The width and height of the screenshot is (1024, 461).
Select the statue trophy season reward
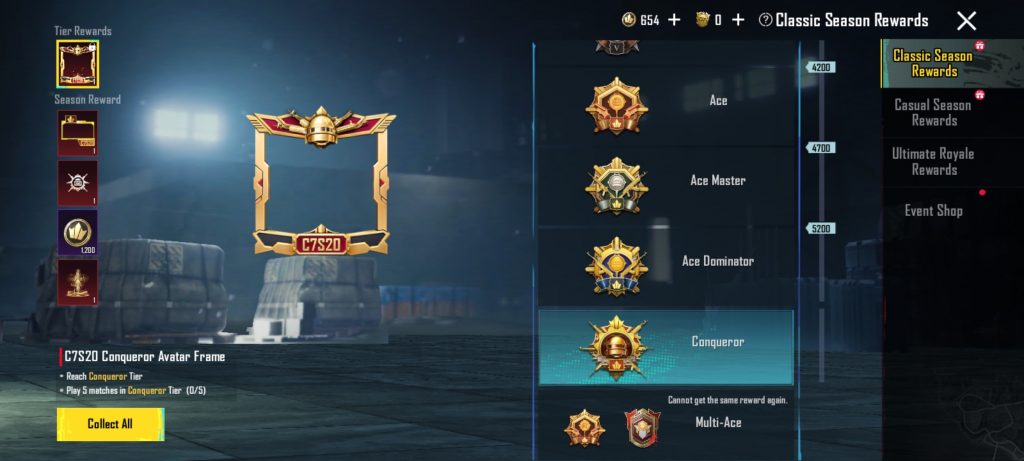77,283
